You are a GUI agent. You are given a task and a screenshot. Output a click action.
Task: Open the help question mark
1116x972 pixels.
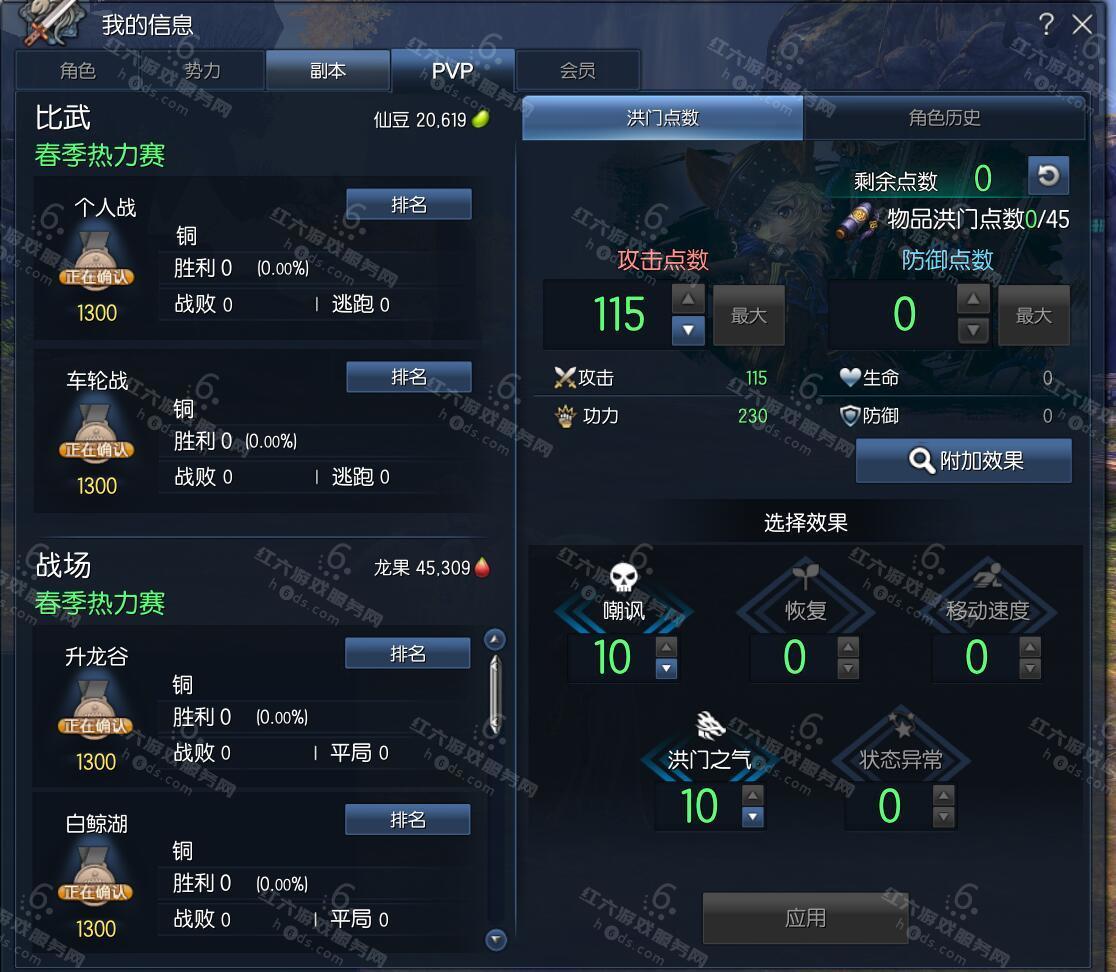pyautogui.click(x=1046, y=25)
